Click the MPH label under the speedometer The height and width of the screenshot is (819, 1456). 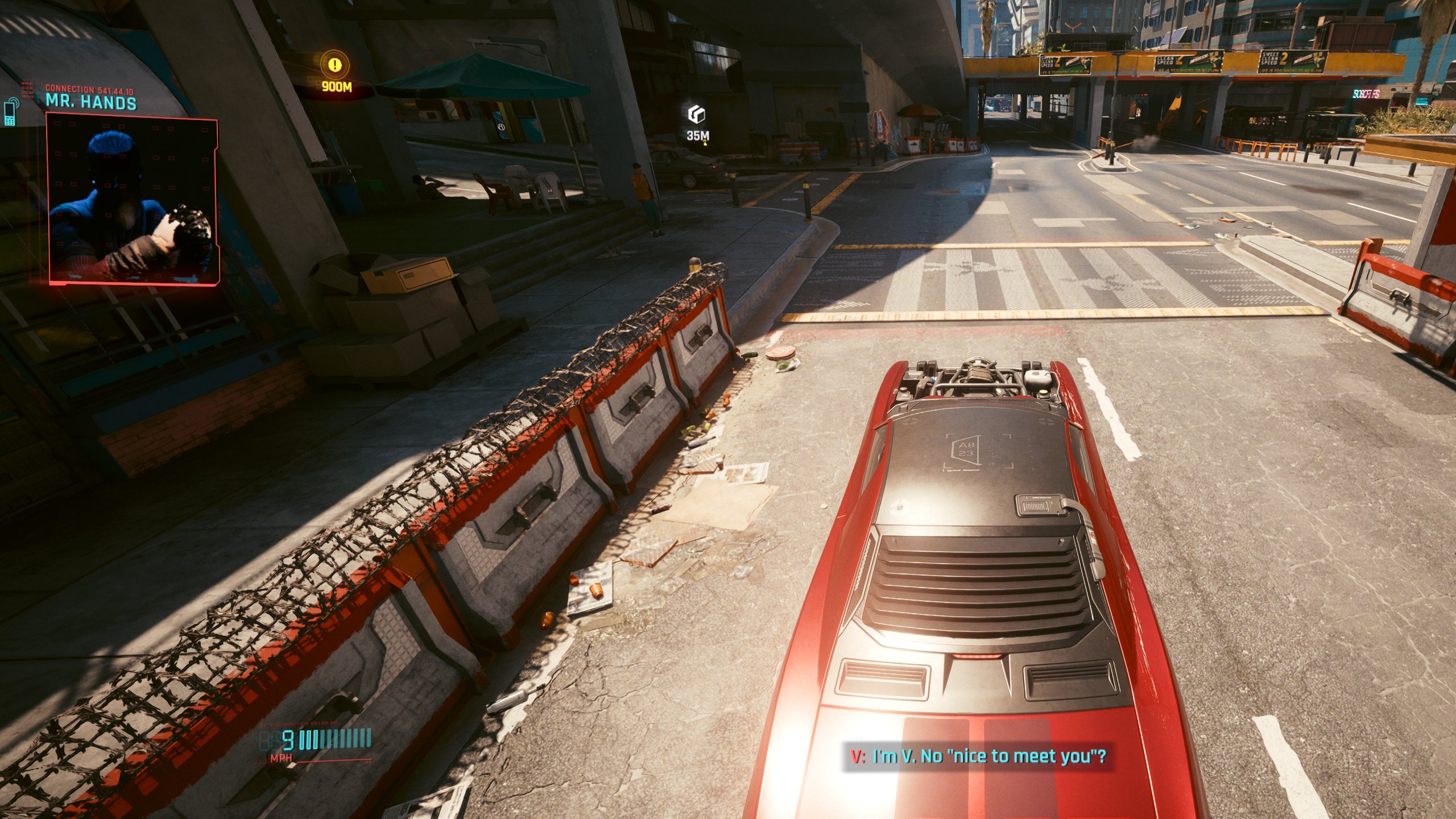[x=281, y=758]
